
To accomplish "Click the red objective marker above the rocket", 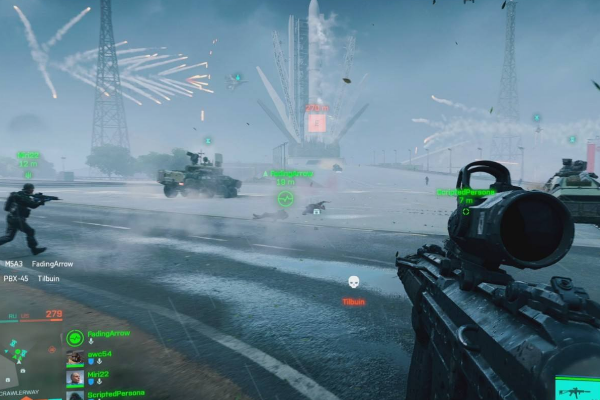I will click(x=316, y=122).
